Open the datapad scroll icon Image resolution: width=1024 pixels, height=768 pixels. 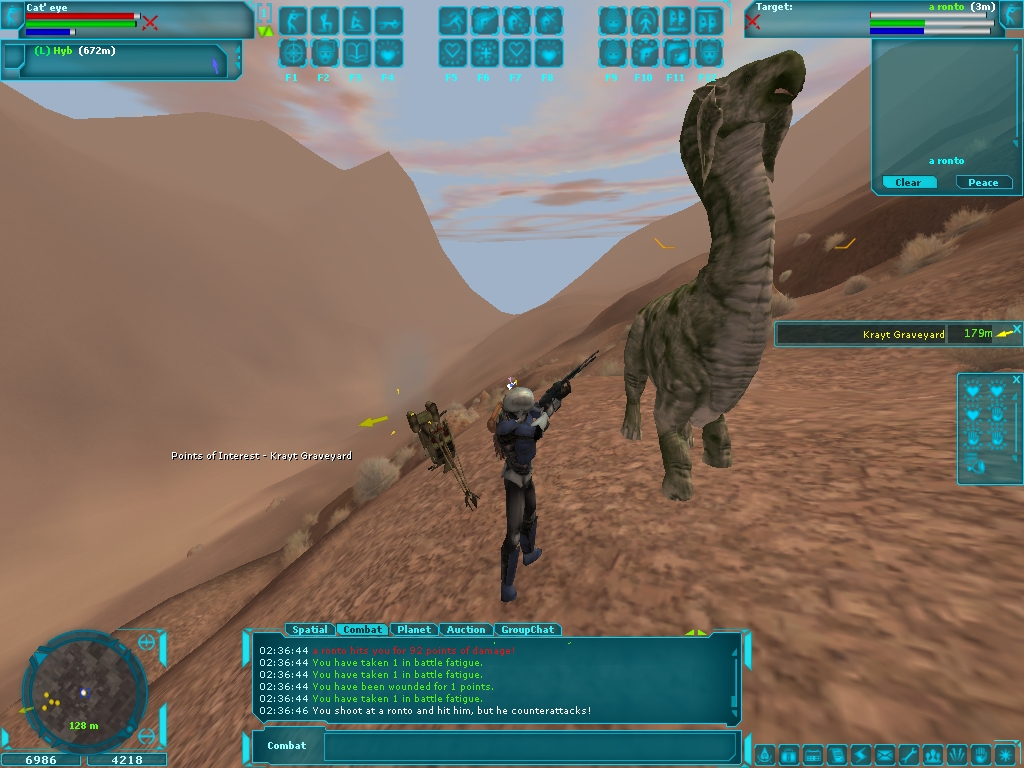(x=836, y=754)
